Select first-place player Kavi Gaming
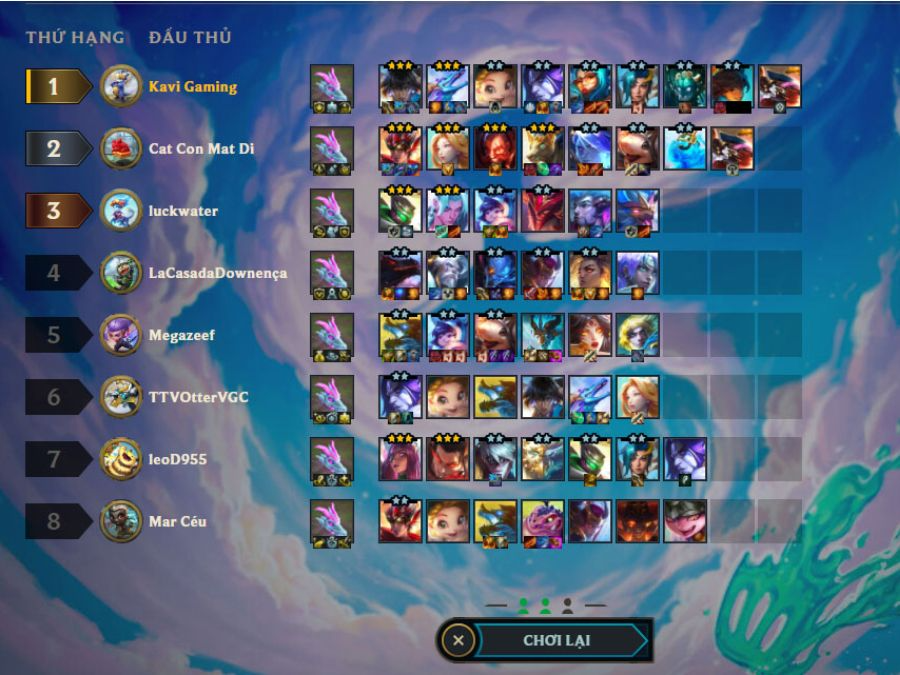 click(x=193, y=86)
